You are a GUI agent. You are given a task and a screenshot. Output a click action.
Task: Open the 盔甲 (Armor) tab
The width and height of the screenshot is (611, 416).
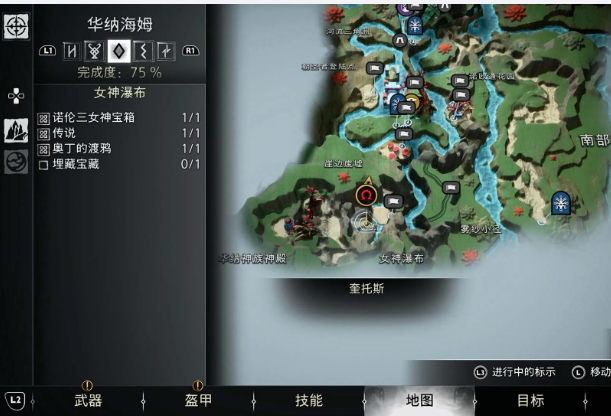[198, 401]
